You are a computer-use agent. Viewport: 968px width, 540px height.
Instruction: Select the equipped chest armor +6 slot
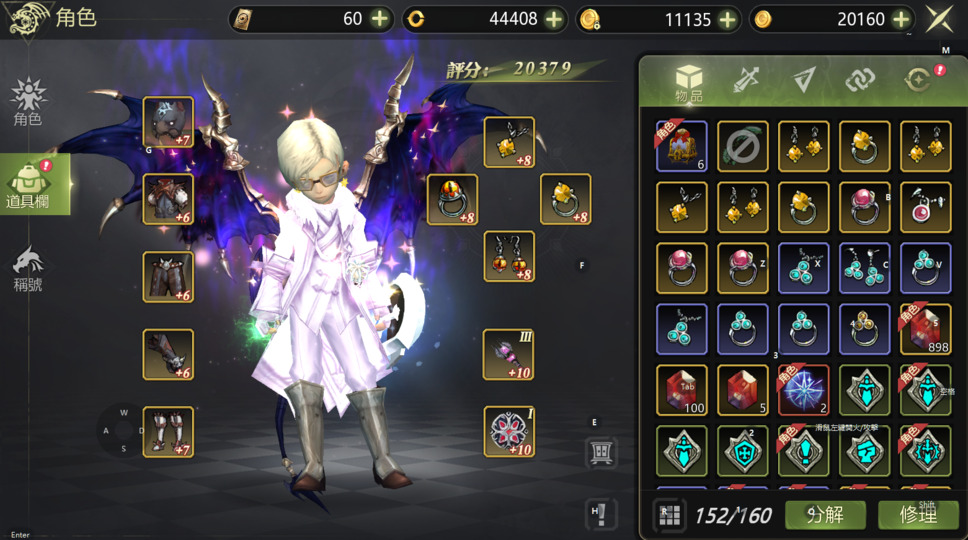tap(168, 199)
